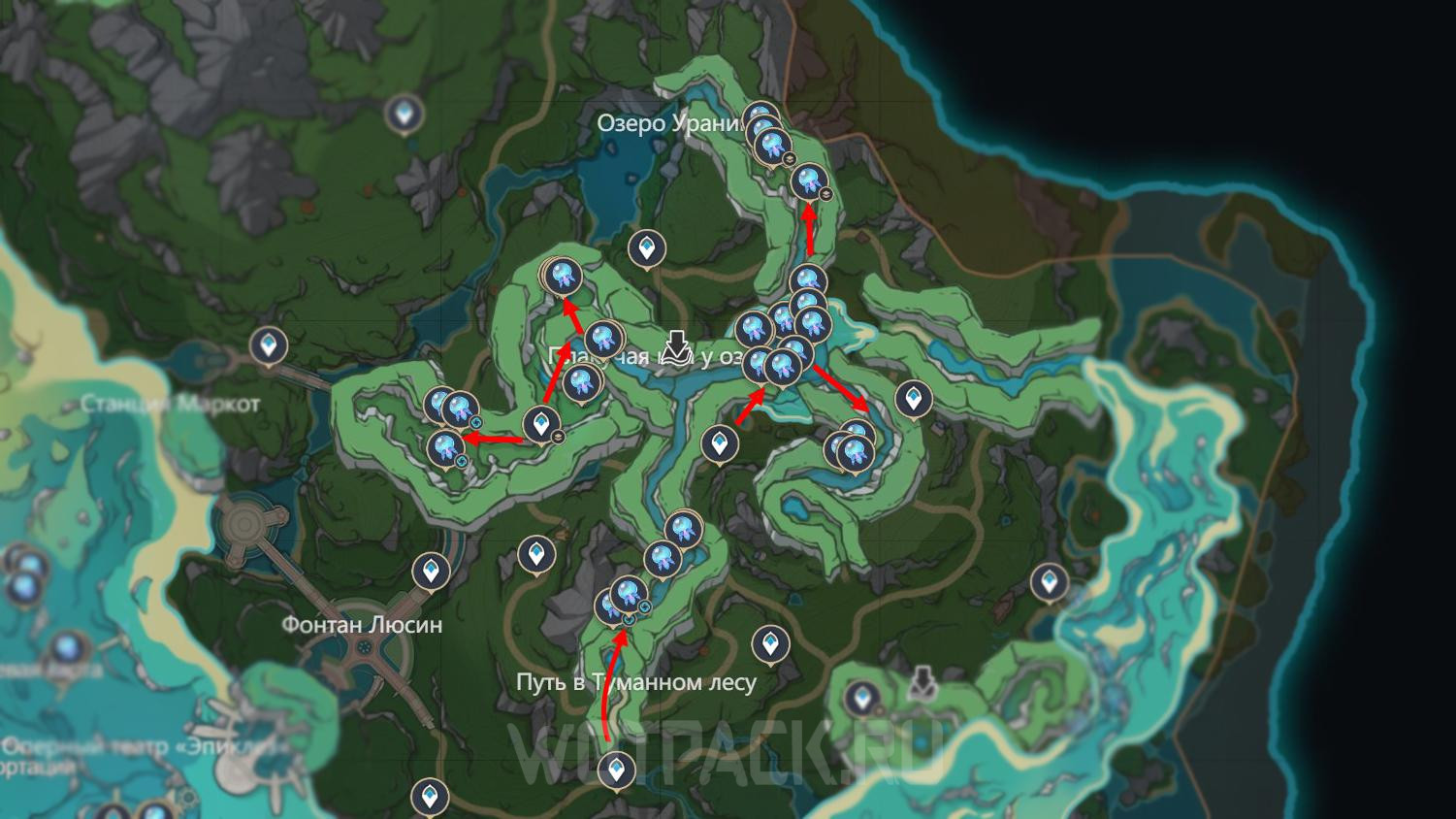Select the teleport waypoint nearest the Фонтан Люсин label
Viewport: 1456px width, 819px height.
pyautogui.click(x=431, y=571)
